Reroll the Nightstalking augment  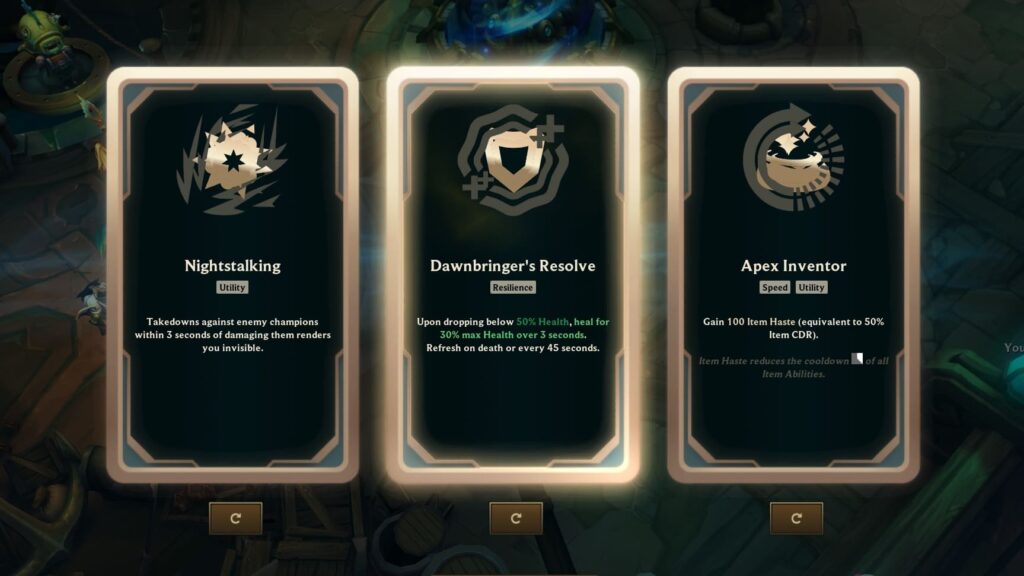(x=236, y=518)
